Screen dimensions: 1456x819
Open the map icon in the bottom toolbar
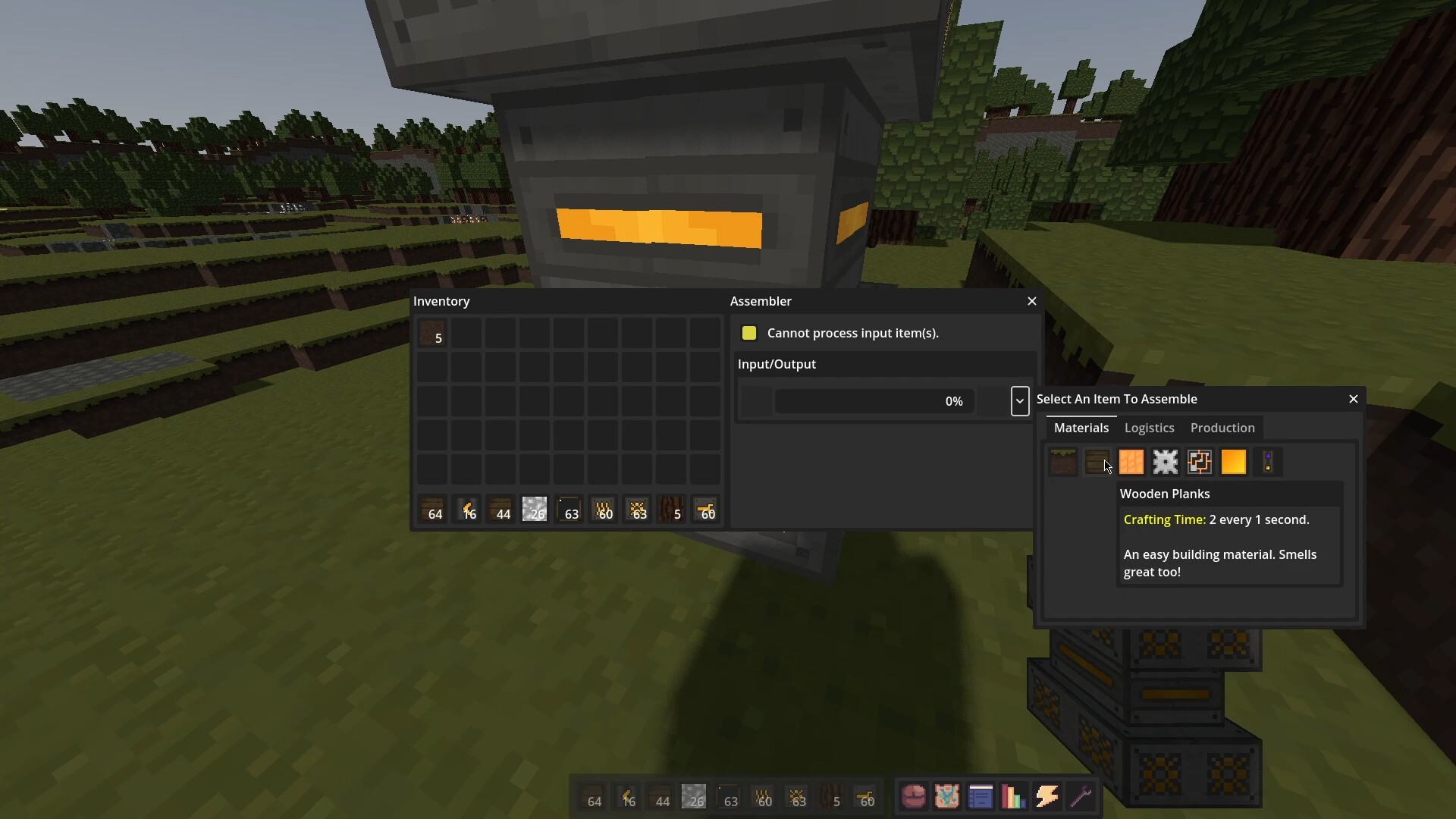tap(946, 796)
